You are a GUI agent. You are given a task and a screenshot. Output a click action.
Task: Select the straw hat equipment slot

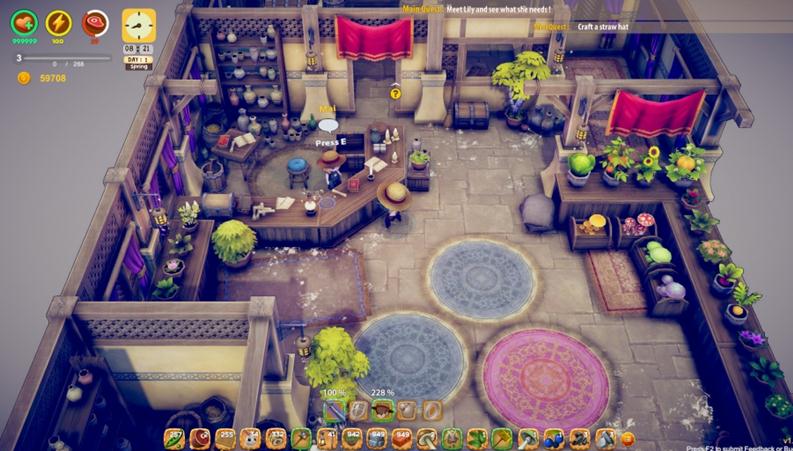coord(382,410)
